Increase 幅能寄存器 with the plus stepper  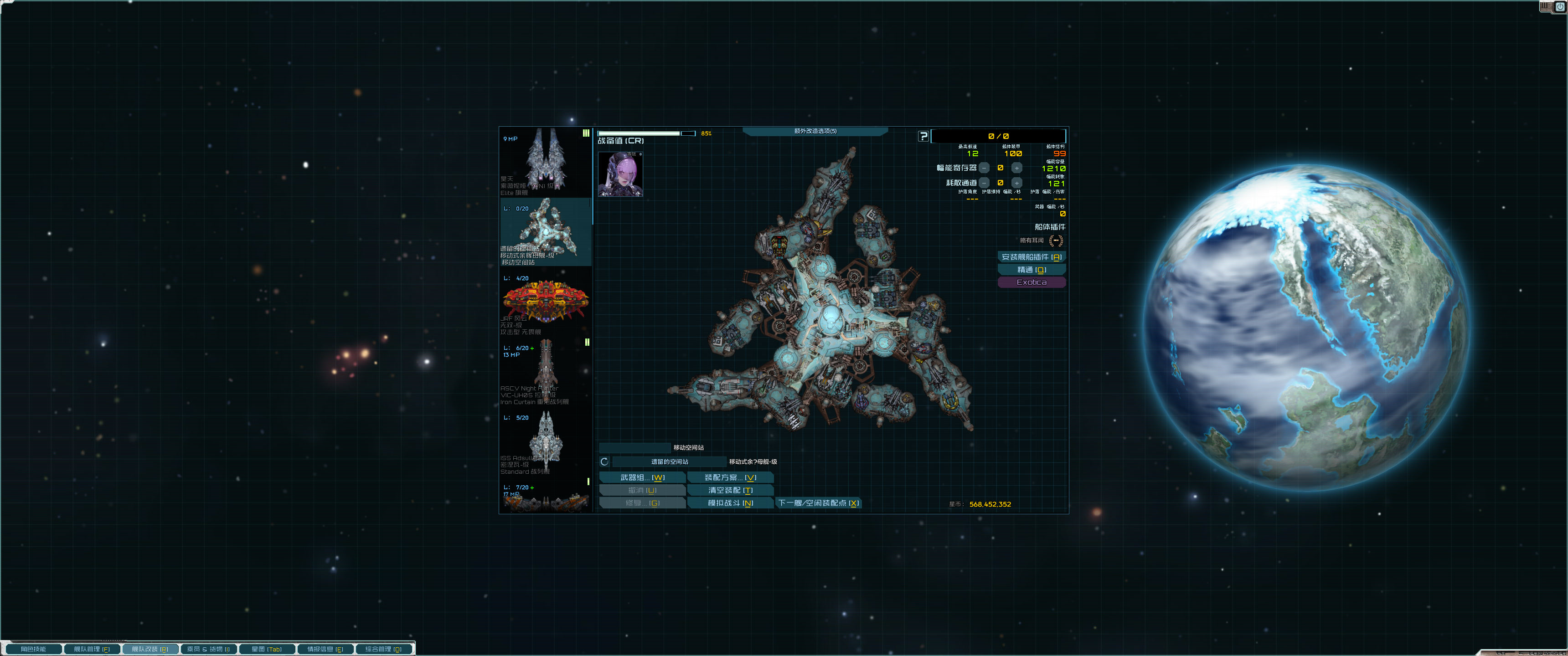[1016, 168]
